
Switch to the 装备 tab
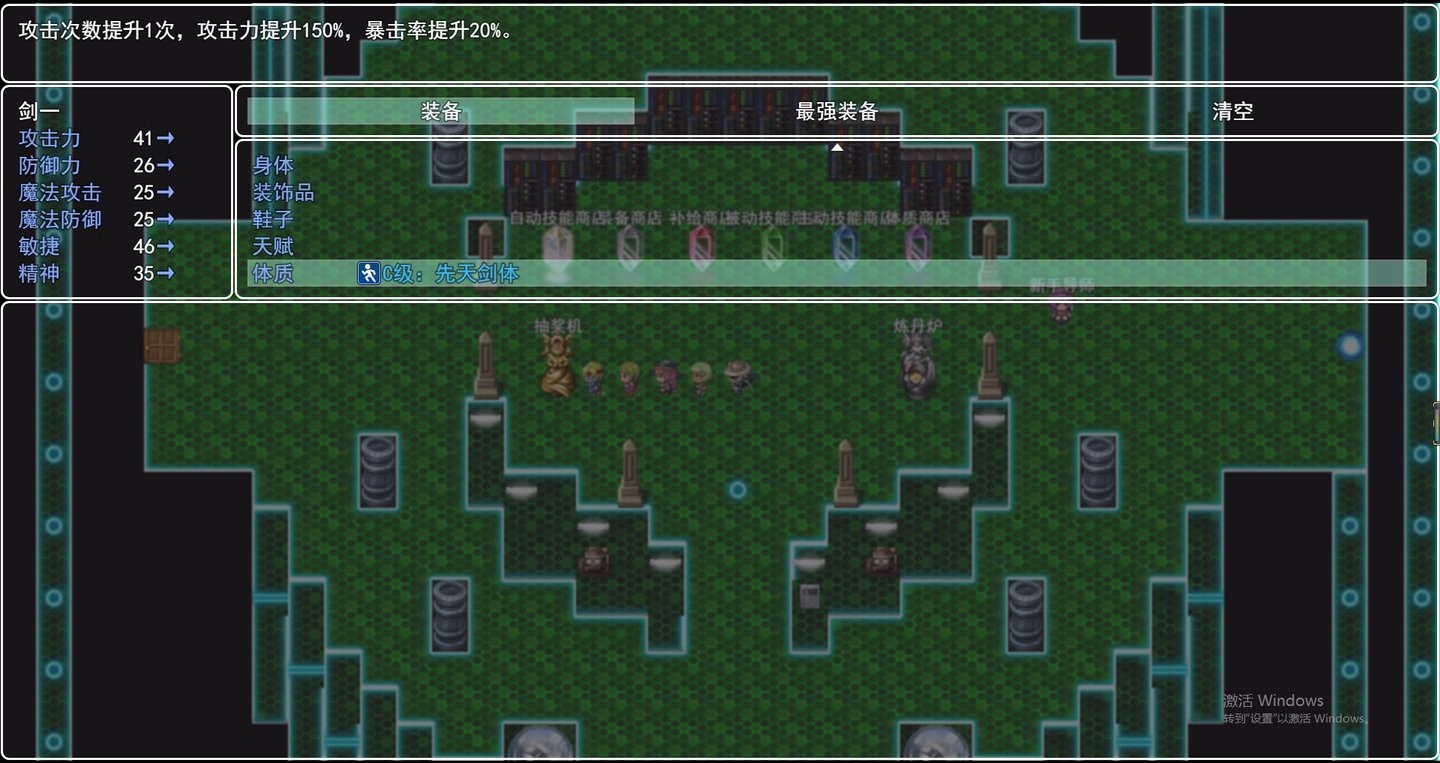440,112
